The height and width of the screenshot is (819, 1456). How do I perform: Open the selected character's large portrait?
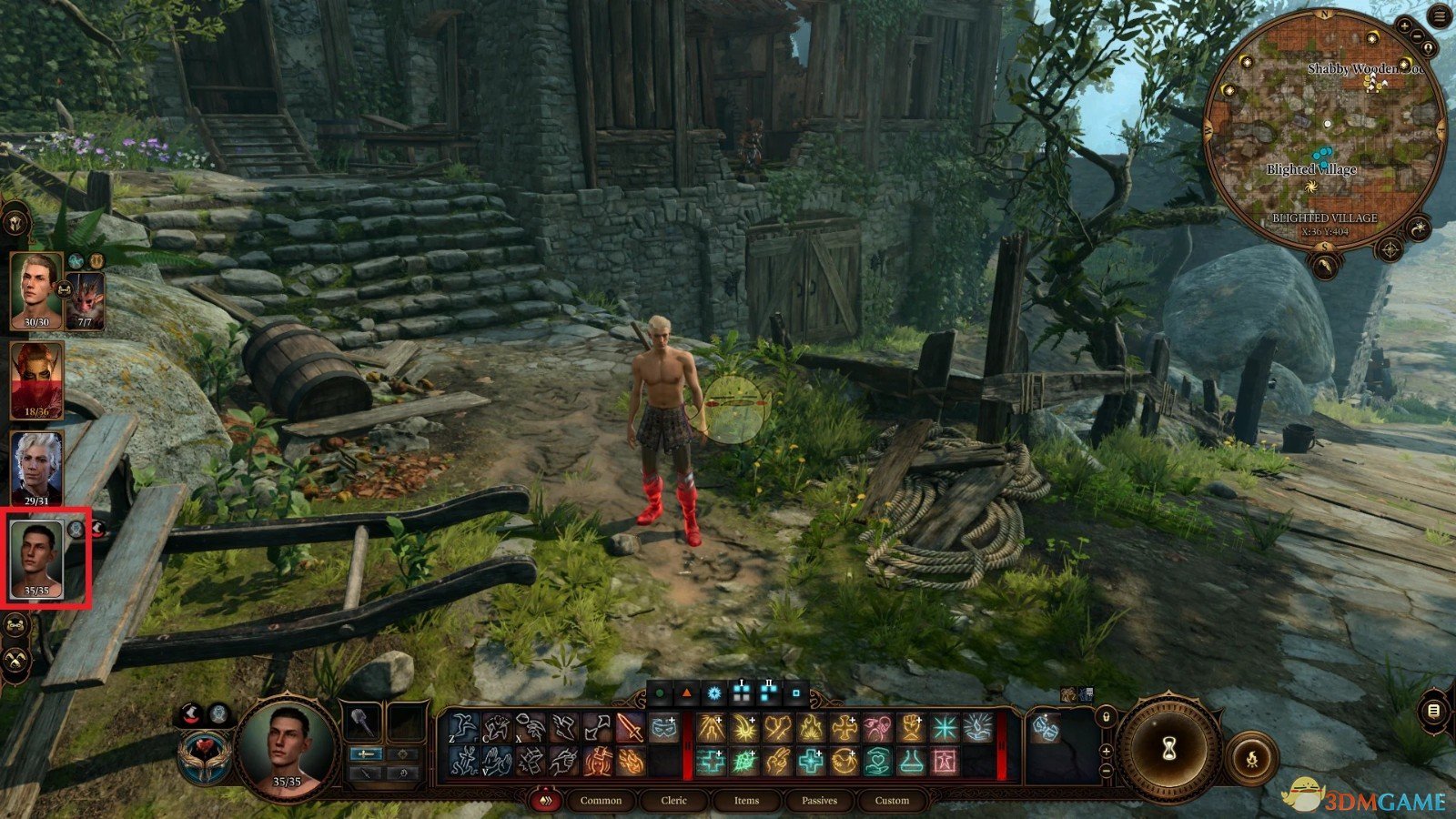tap(287, 748)
